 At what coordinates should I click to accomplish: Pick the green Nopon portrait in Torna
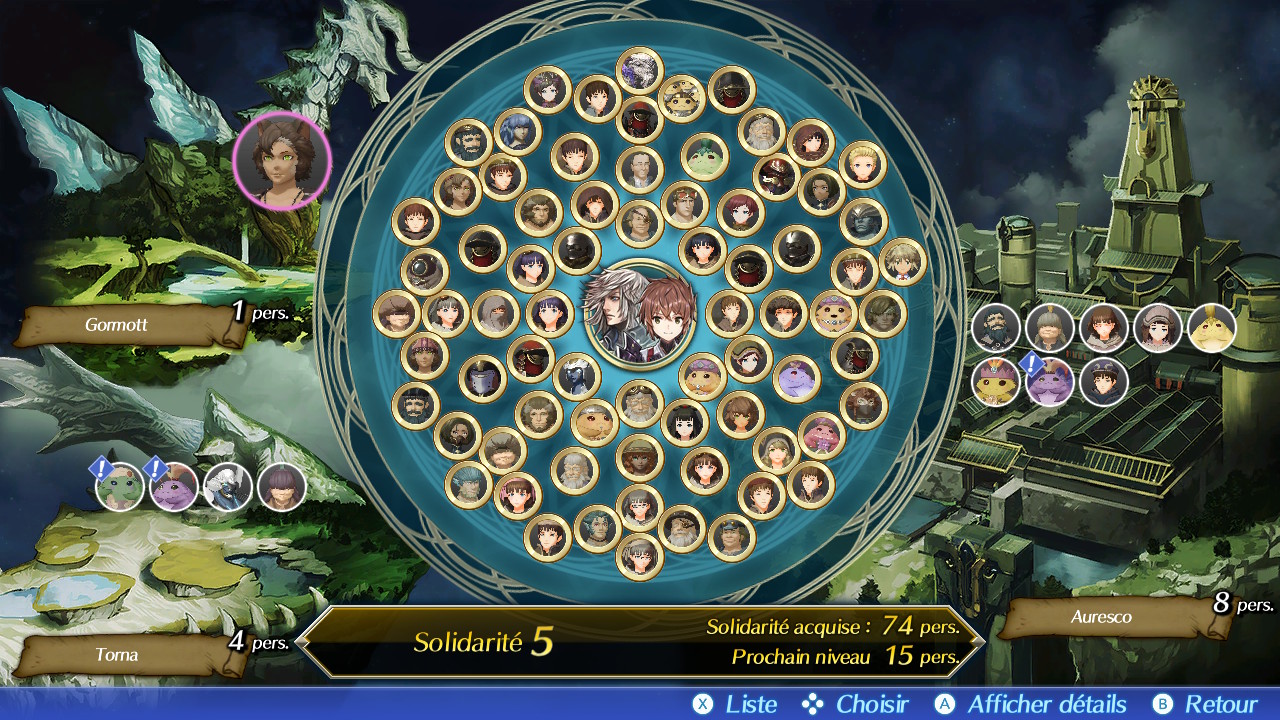click(120, 487)
